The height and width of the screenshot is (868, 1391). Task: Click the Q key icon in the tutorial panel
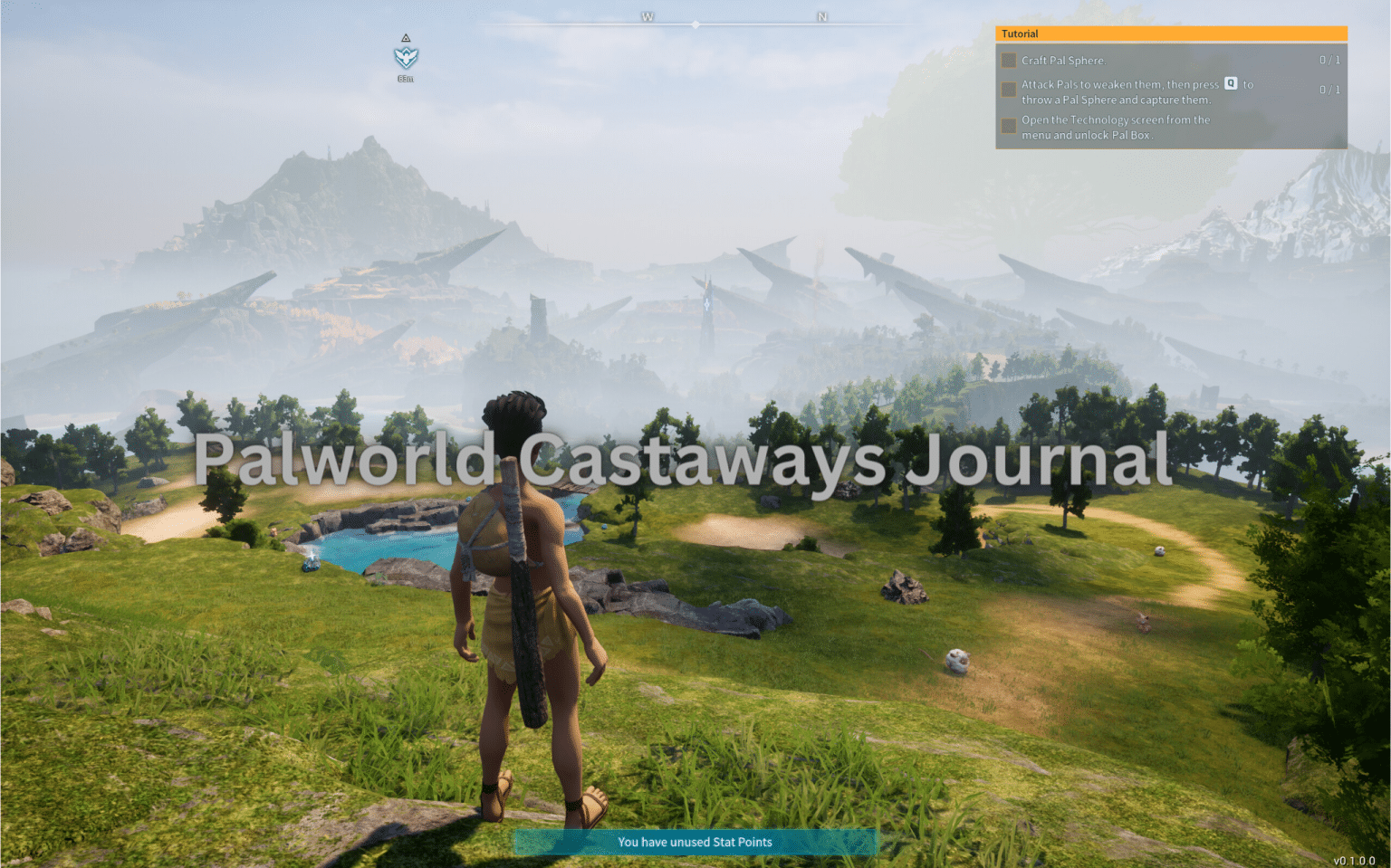tap(1230, 84)
